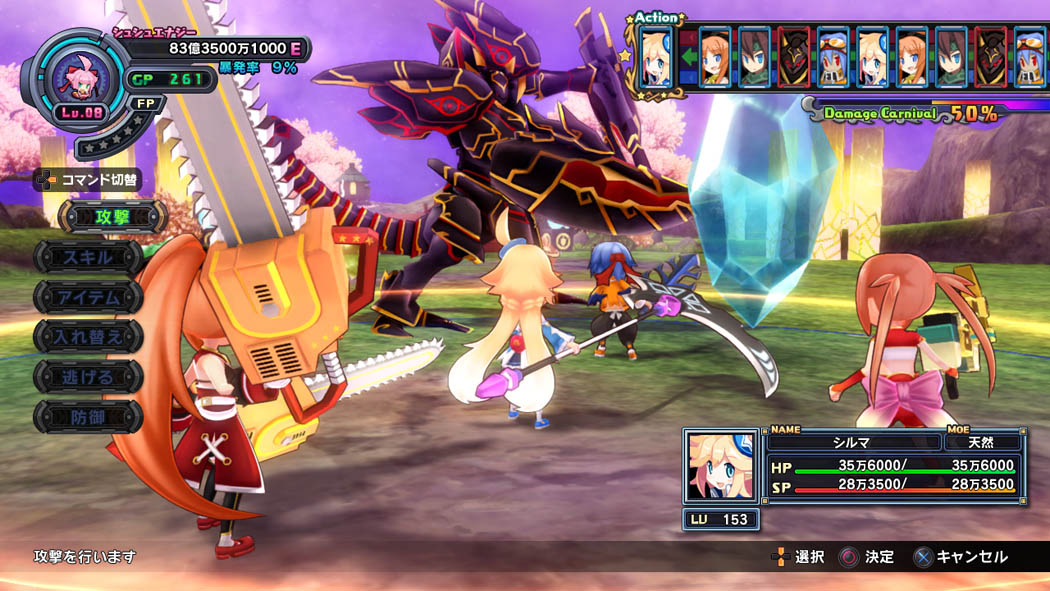The image size is (1050, 591).
Task: Choose the アイテム item command
Action: 92,297
